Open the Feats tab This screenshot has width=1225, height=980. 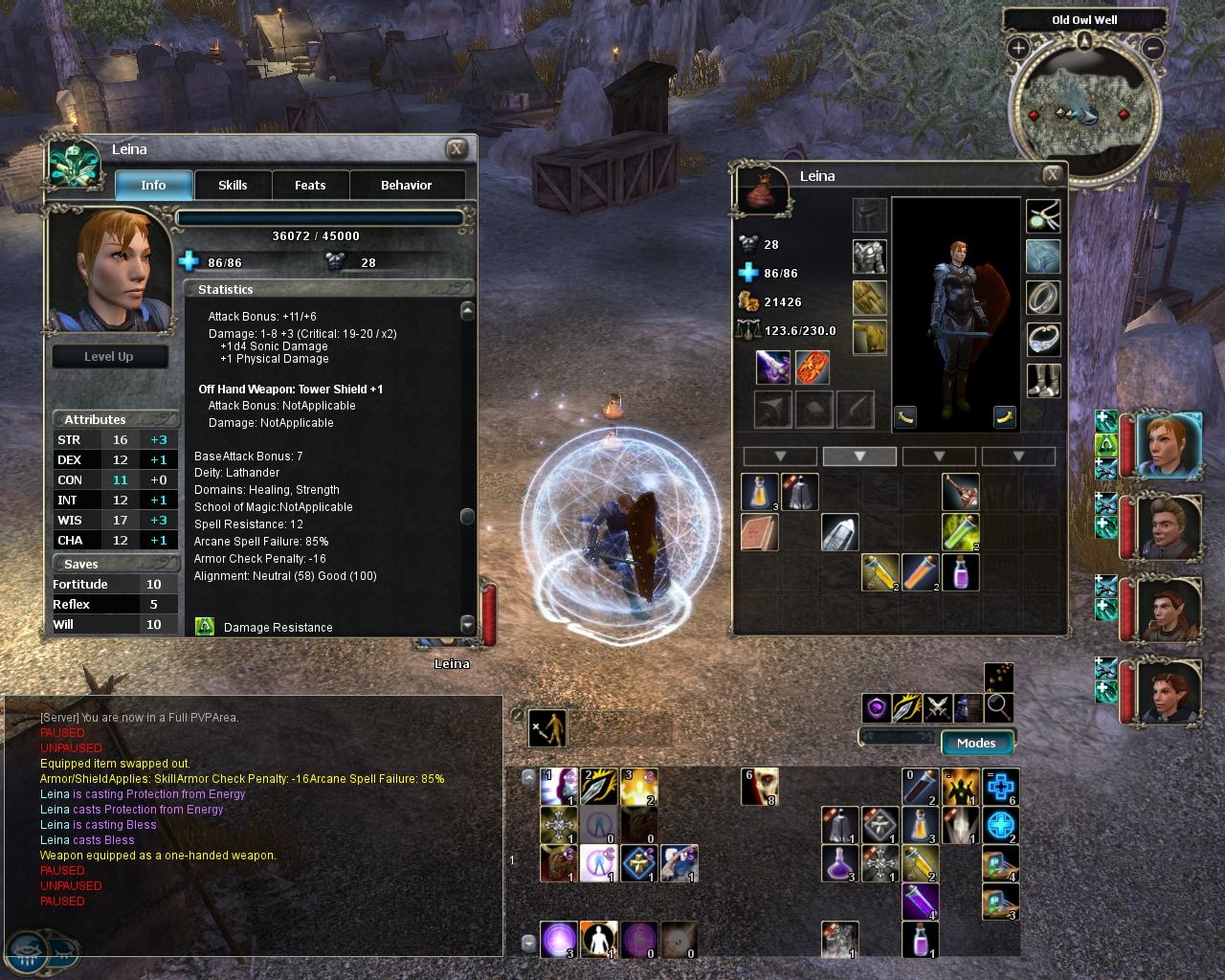(310, 186)
